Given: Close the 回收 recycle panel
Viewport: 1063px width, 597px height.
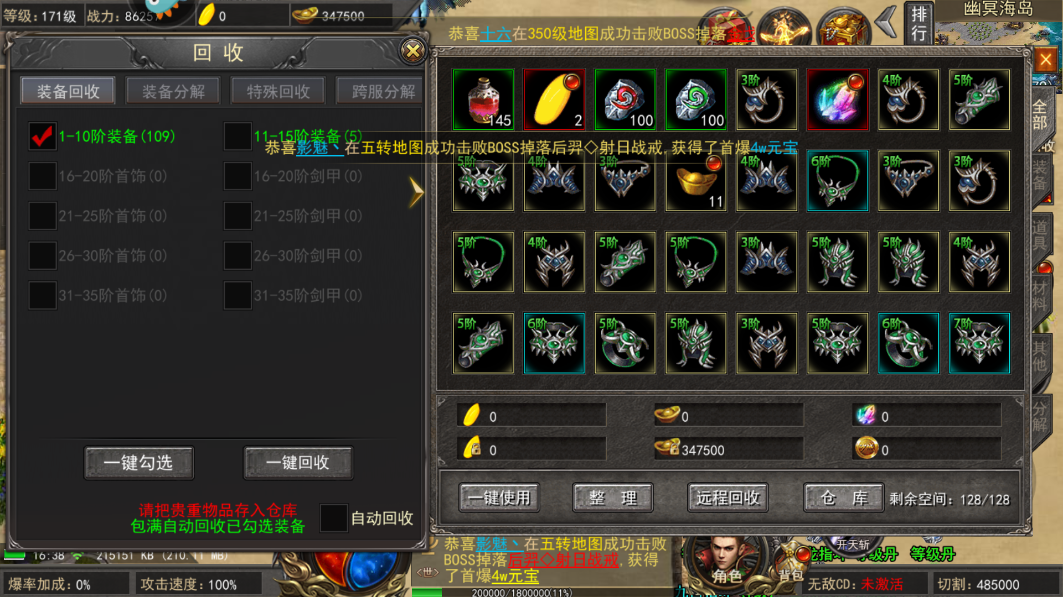Looking at the screenshot, I should 412,51.
